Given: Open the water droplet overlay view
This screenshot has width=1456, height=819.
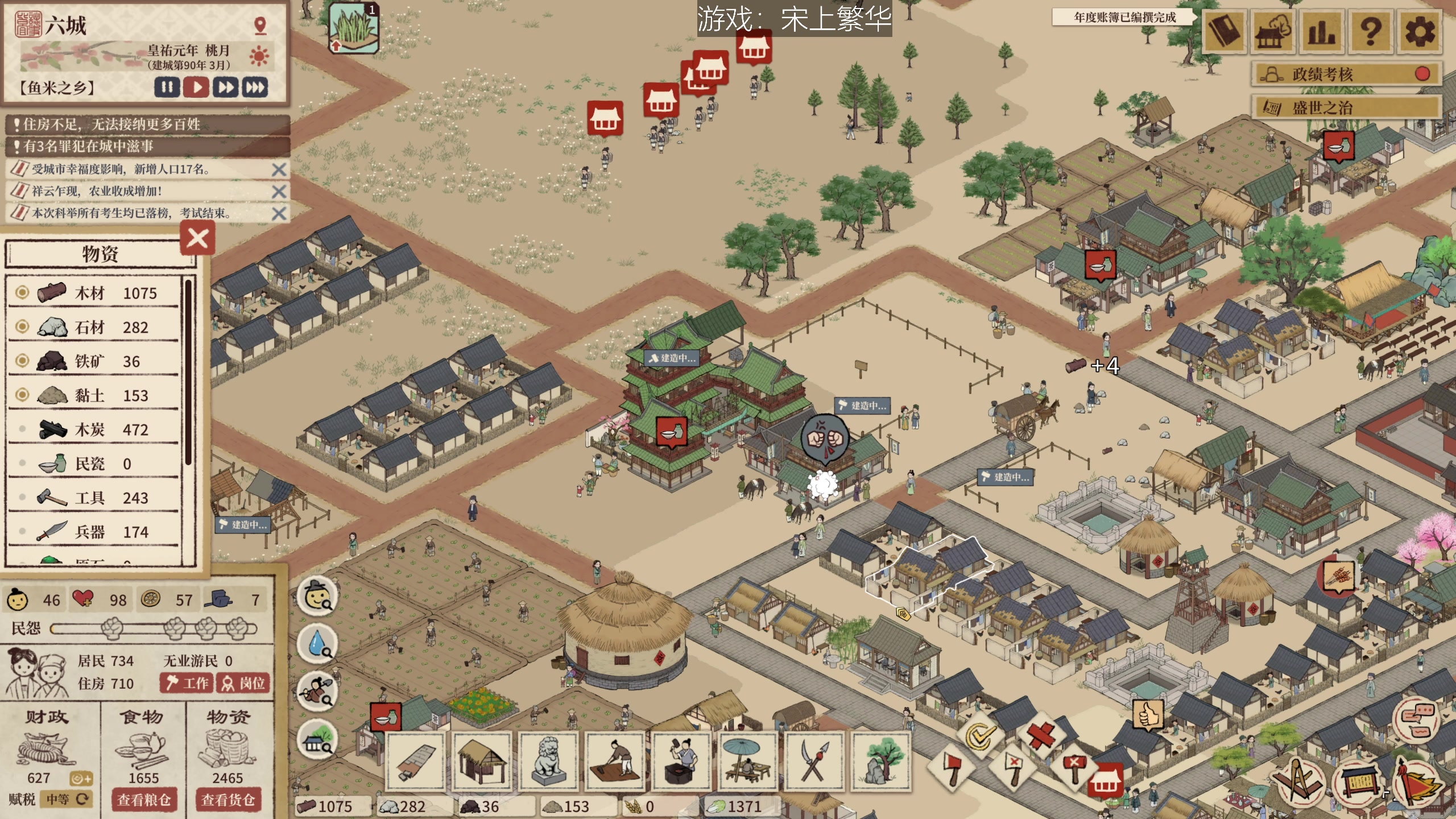Looking at the screenshot, I should 317,644.
